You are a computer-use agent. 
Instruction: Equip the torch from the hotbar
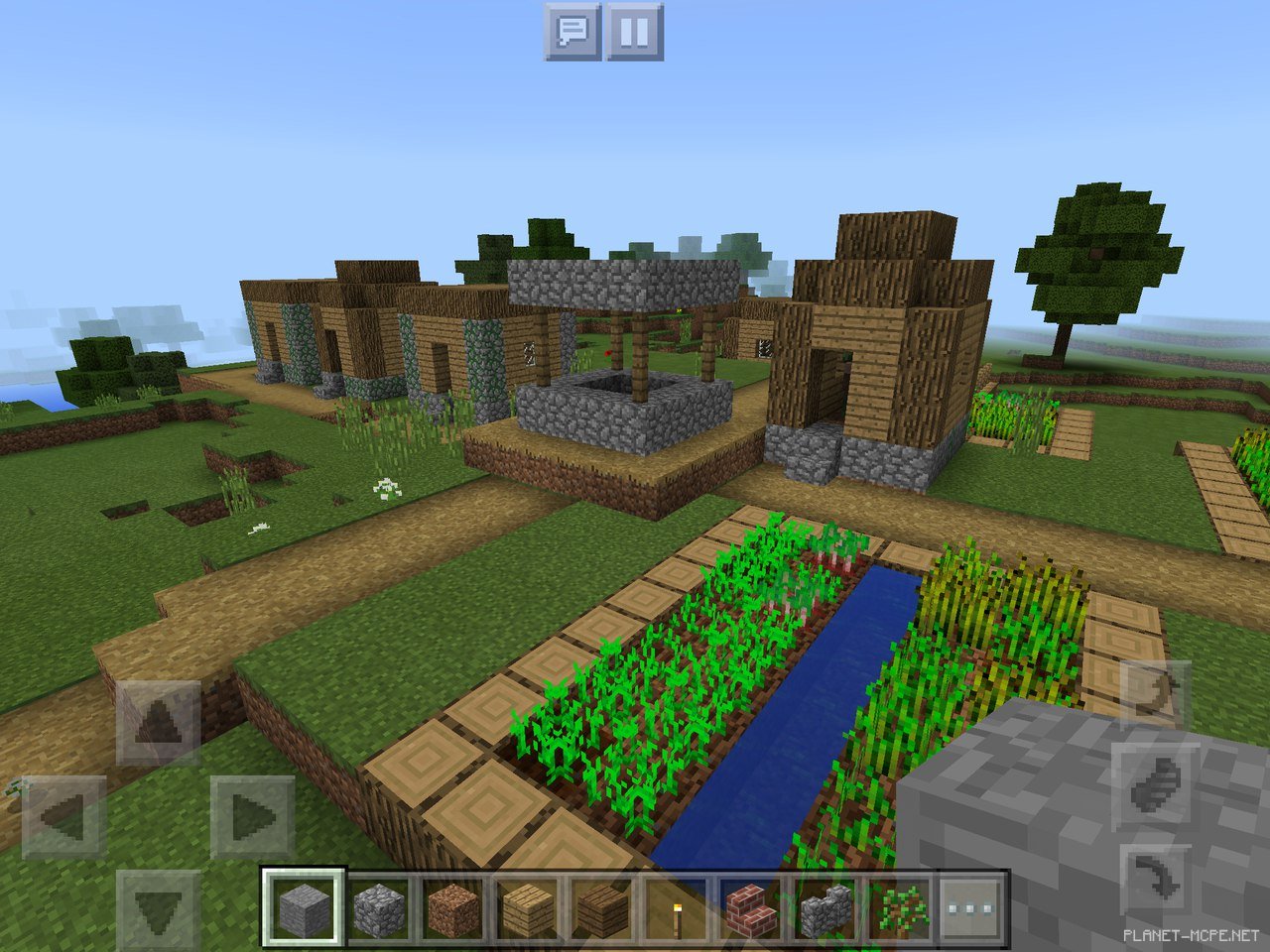[x=676, y=907]
